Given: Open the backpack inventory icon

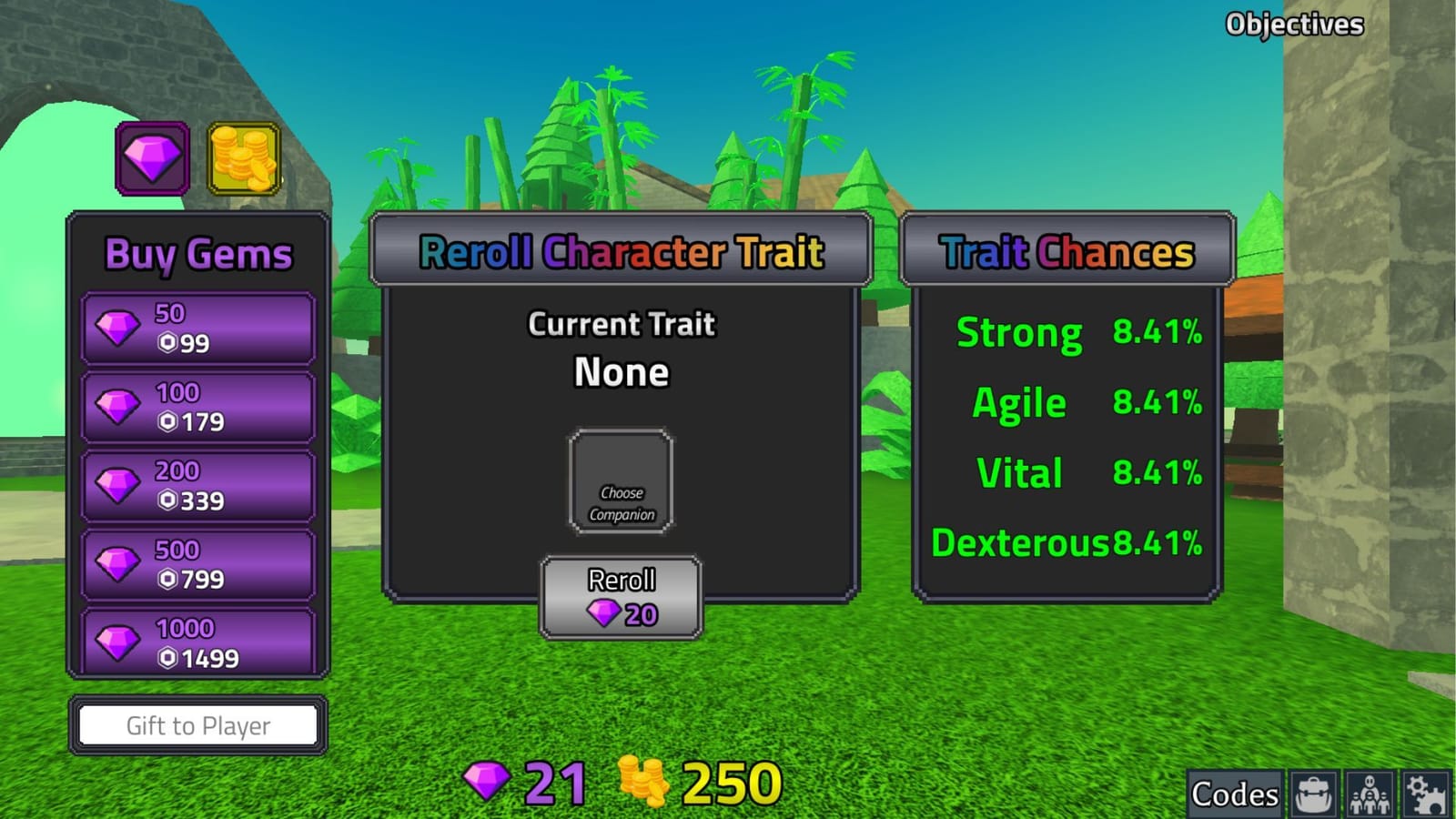Looking at the screenshot, I should tap(1312, 793).
